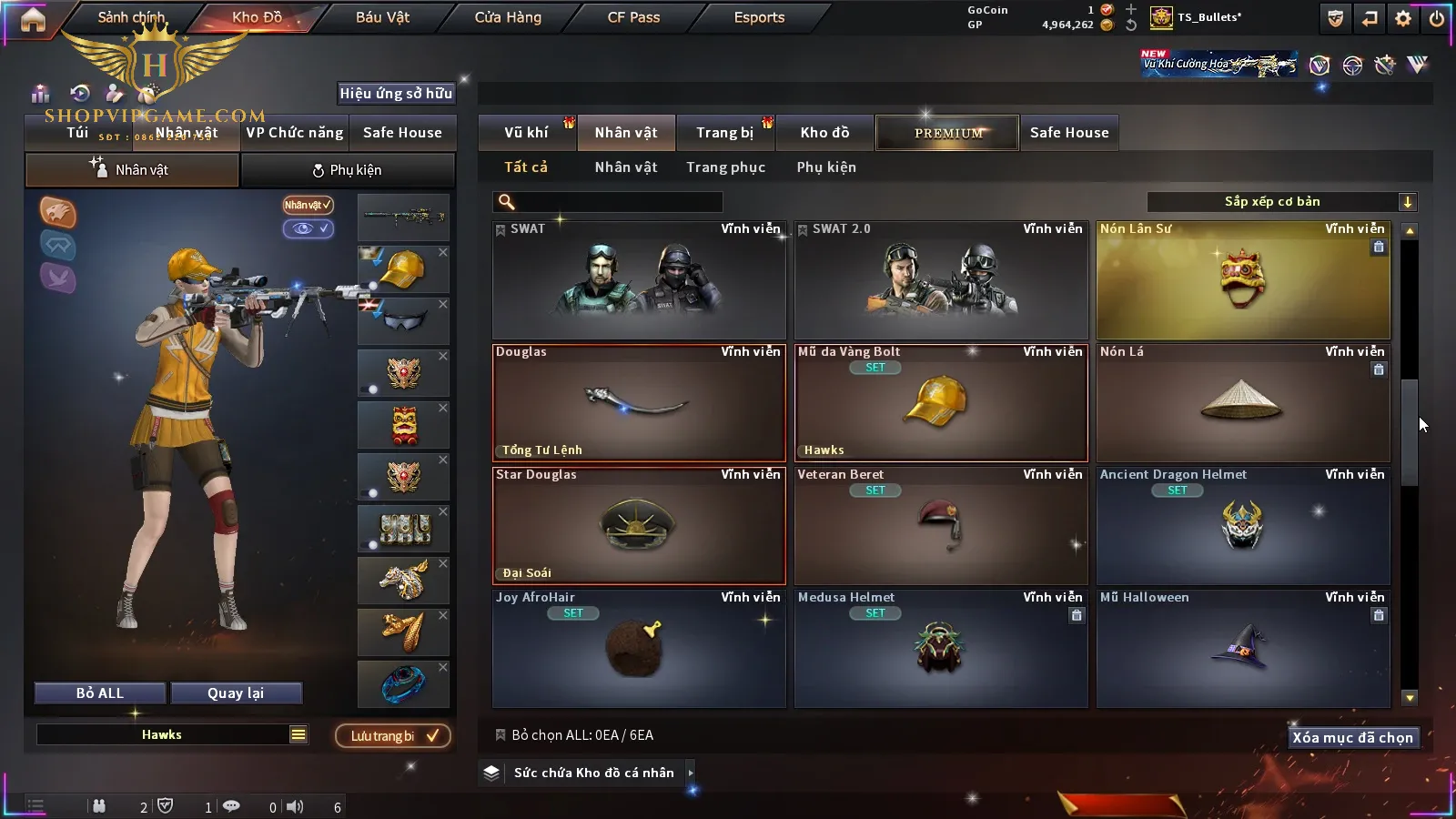Go to the Cửa Hàng shop
Viewport: 1456px width, 819px height.
pos(508,17)
